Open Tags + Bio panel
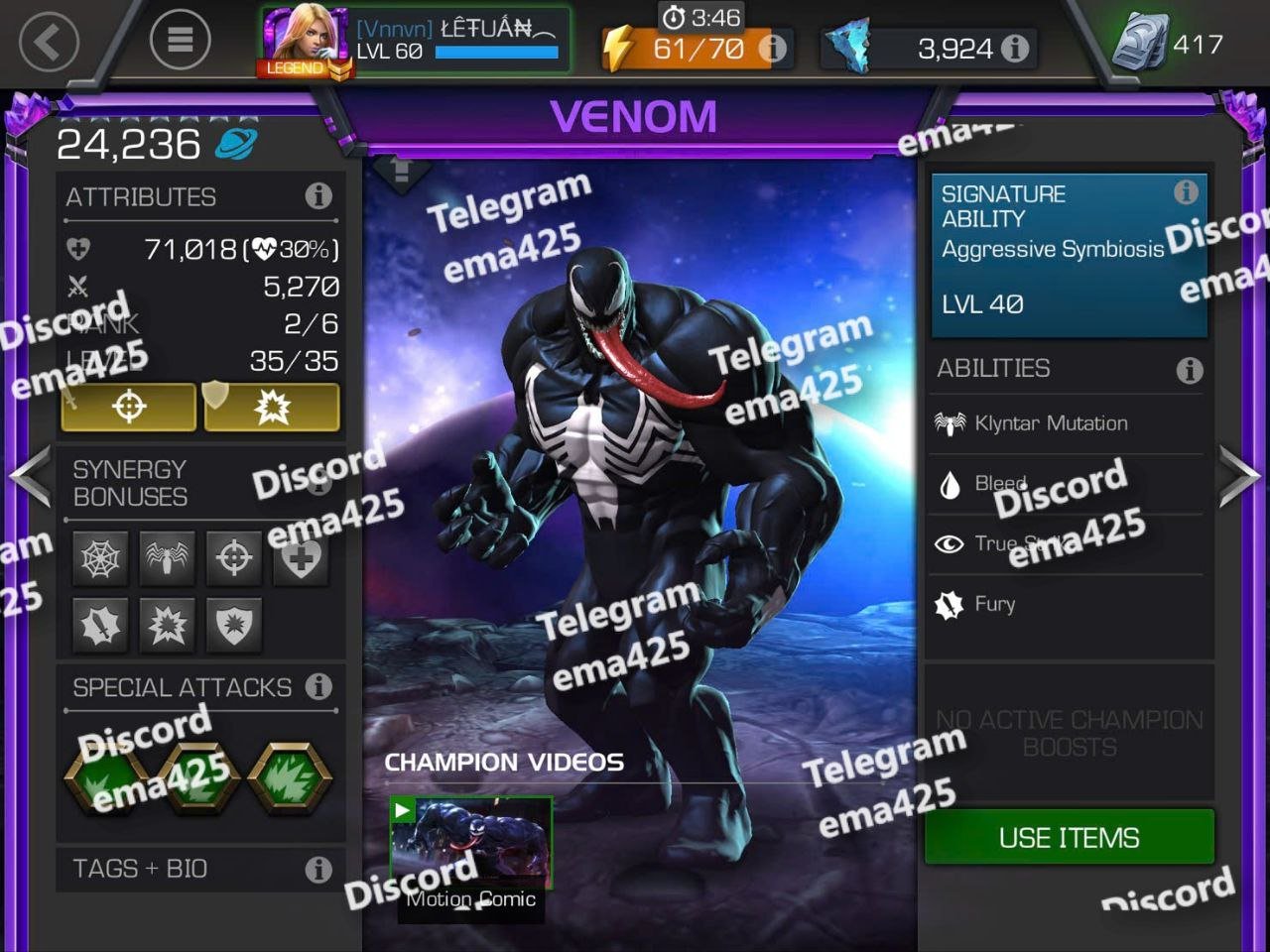Image resolution: width=1270 pixels, height=952 pixels. [x=199, y=869]
